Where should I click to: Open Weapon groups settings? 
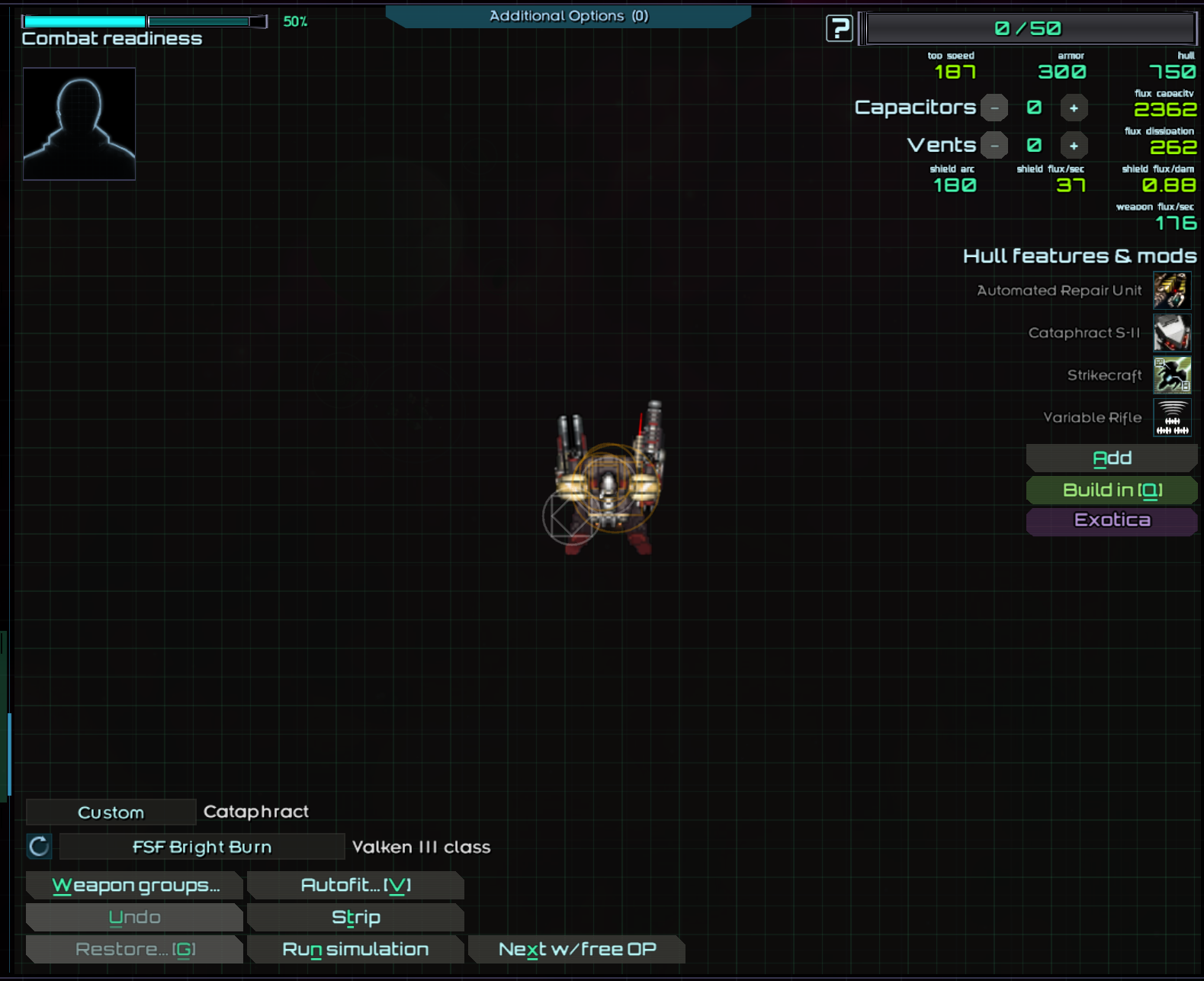(135, 886)
